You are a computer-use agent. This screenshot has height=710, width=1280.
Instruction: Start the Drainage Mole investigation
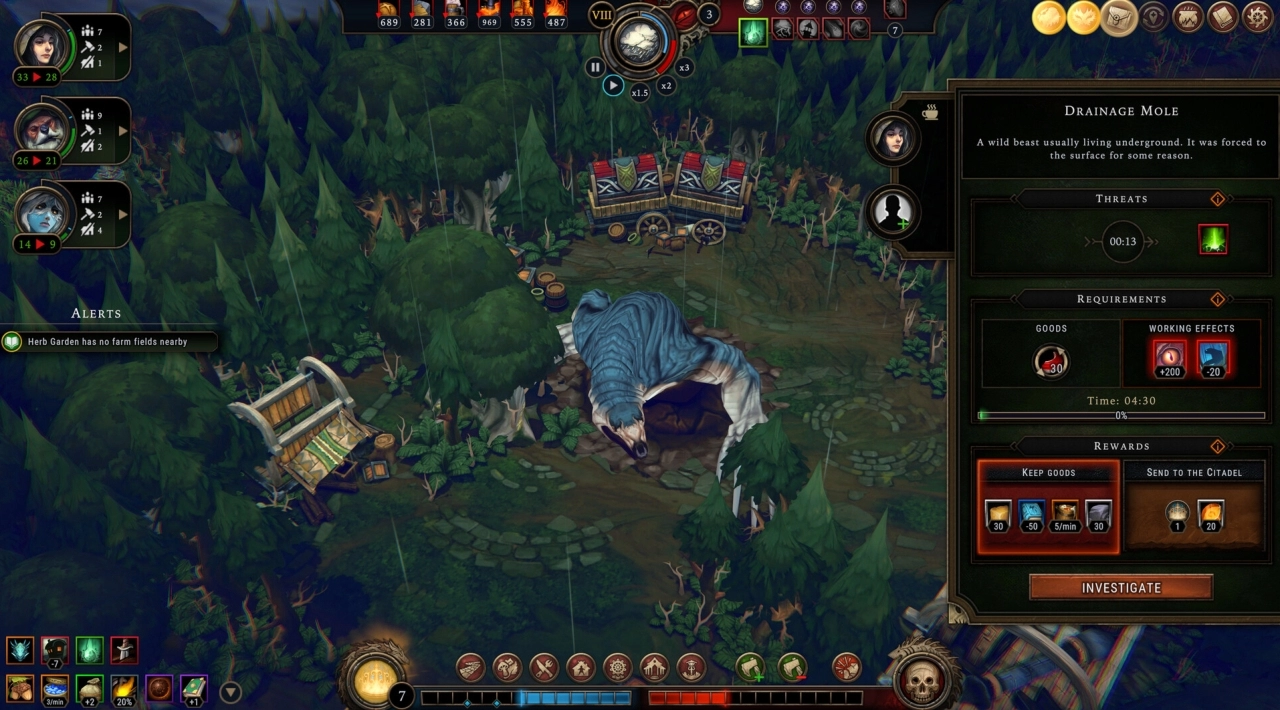tap(1121, 588)
